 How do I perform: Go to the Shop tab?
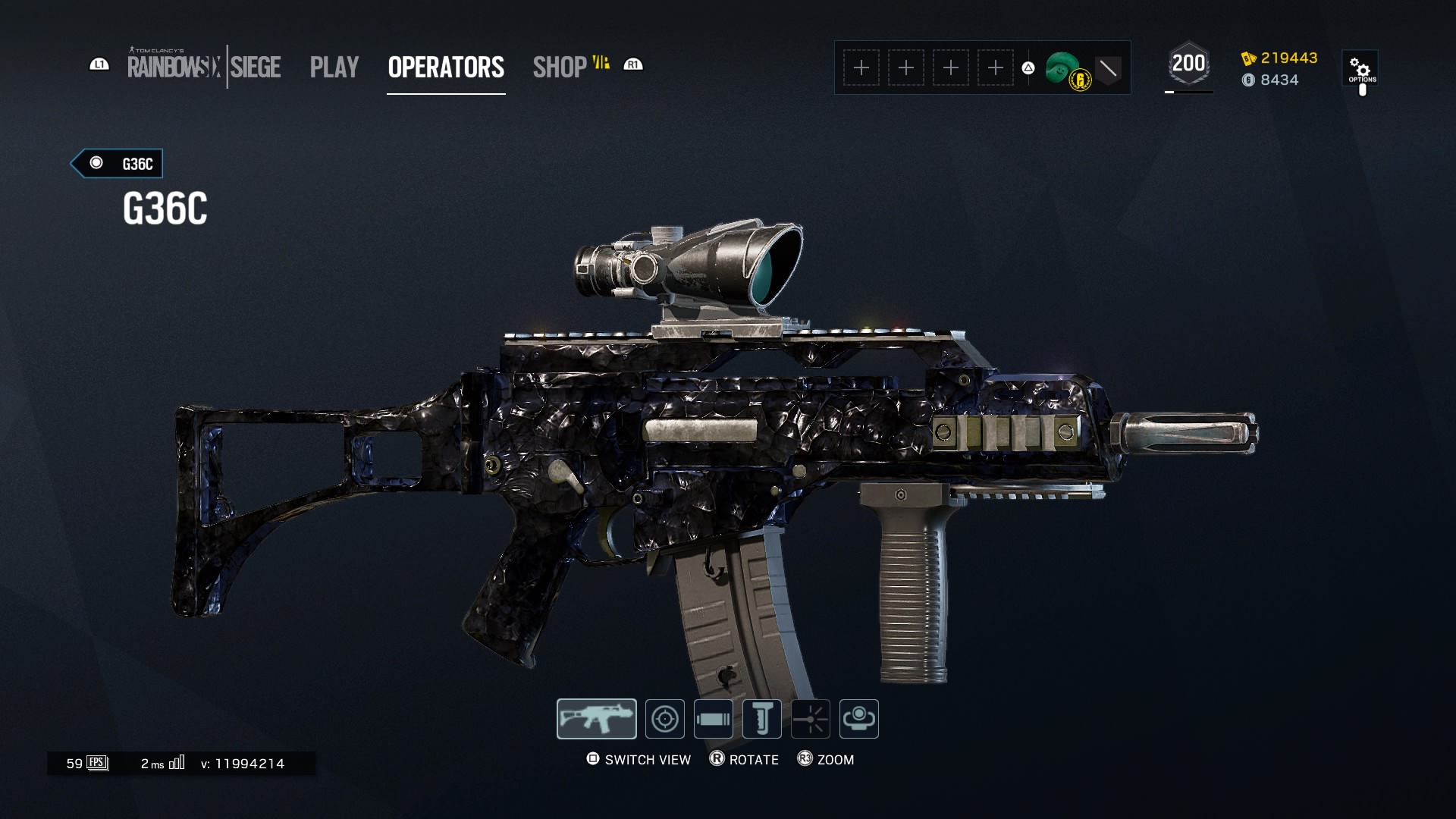(560, 67)
